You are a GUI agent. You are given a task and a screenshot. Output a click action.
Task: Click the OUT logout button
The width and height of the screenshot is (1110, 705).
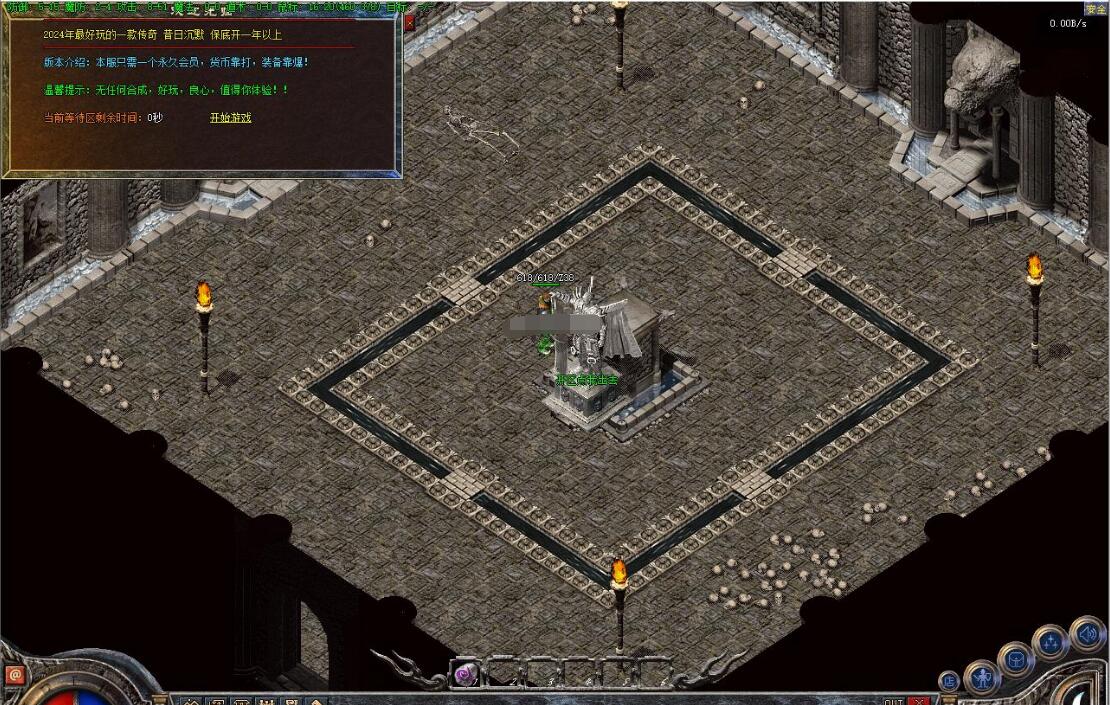click(893, 701)
